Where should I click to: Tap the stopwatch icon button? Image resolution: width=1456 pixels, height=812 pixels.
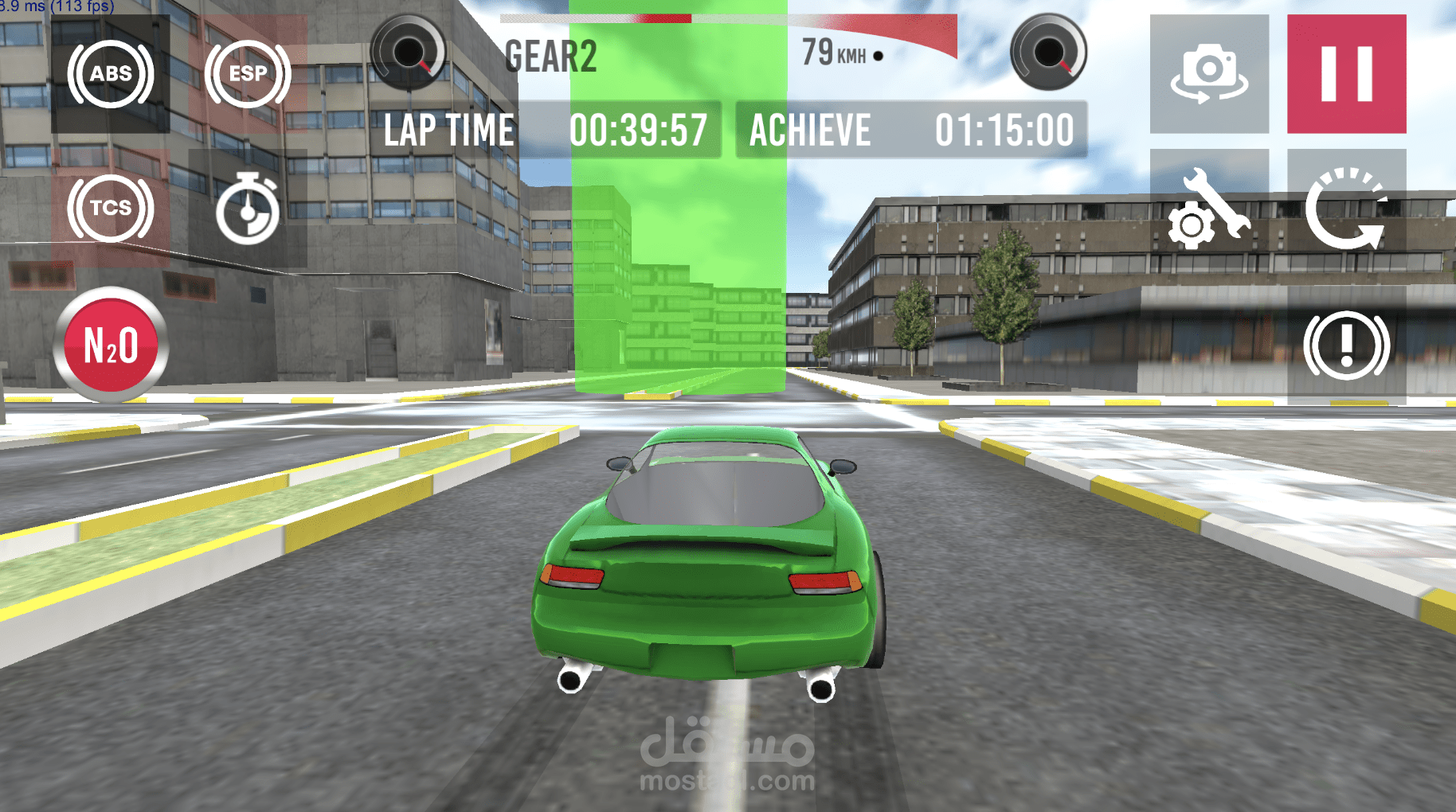click(x=248, y=209)
